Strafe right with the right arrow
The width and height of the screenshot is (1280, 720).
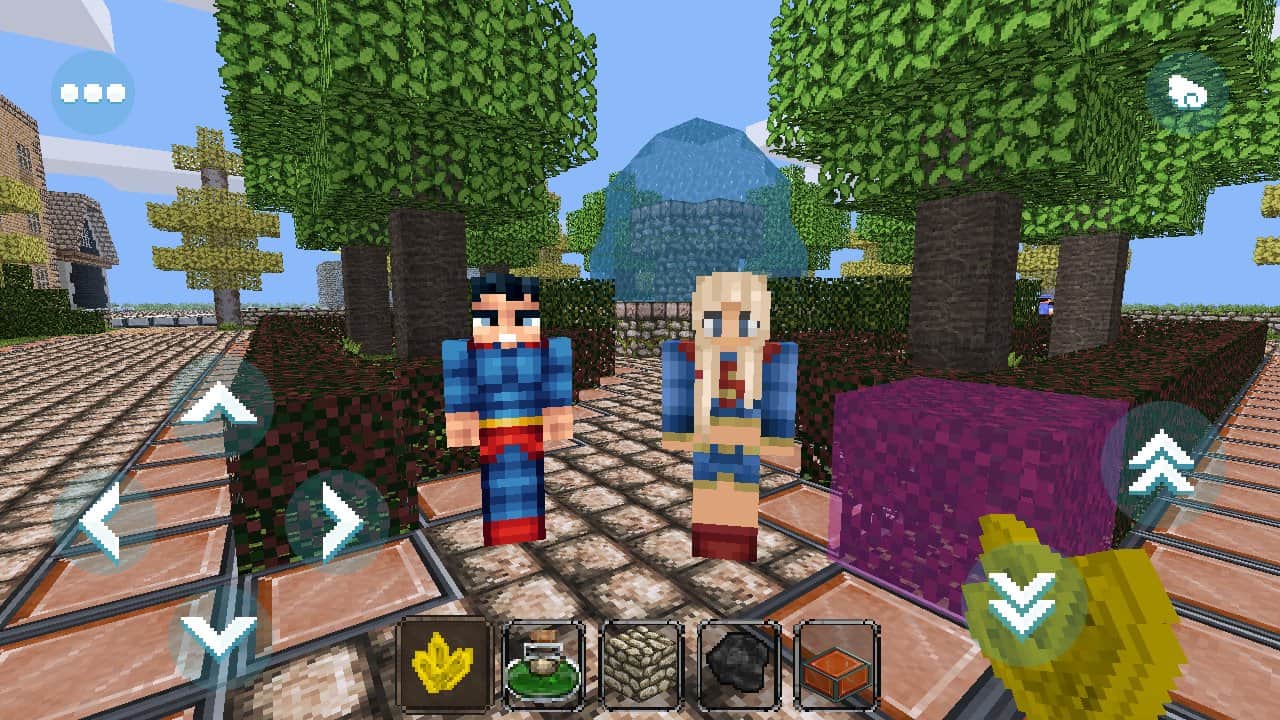(338, 520)
